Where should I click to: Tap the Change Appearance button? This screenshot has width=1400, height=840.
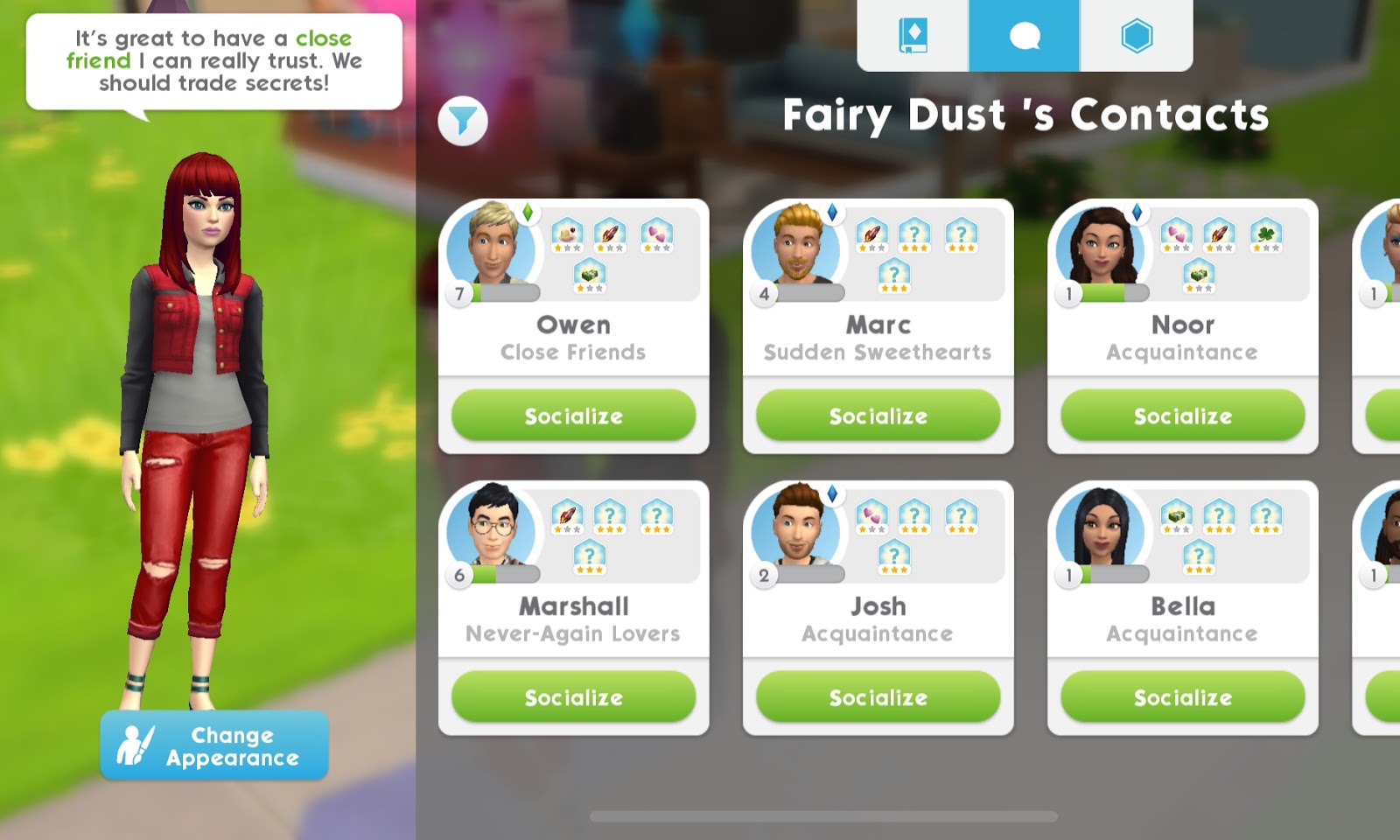click(x=216, y=745)
